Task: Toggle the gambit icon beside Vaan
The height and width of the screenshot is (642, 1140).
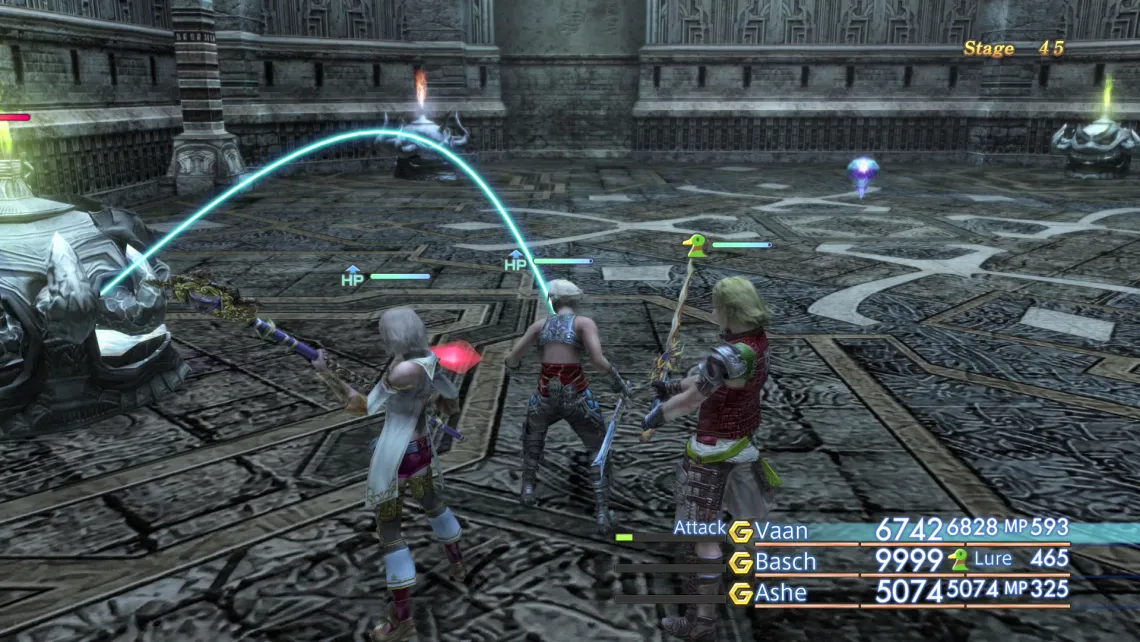Action: [740, 532]
